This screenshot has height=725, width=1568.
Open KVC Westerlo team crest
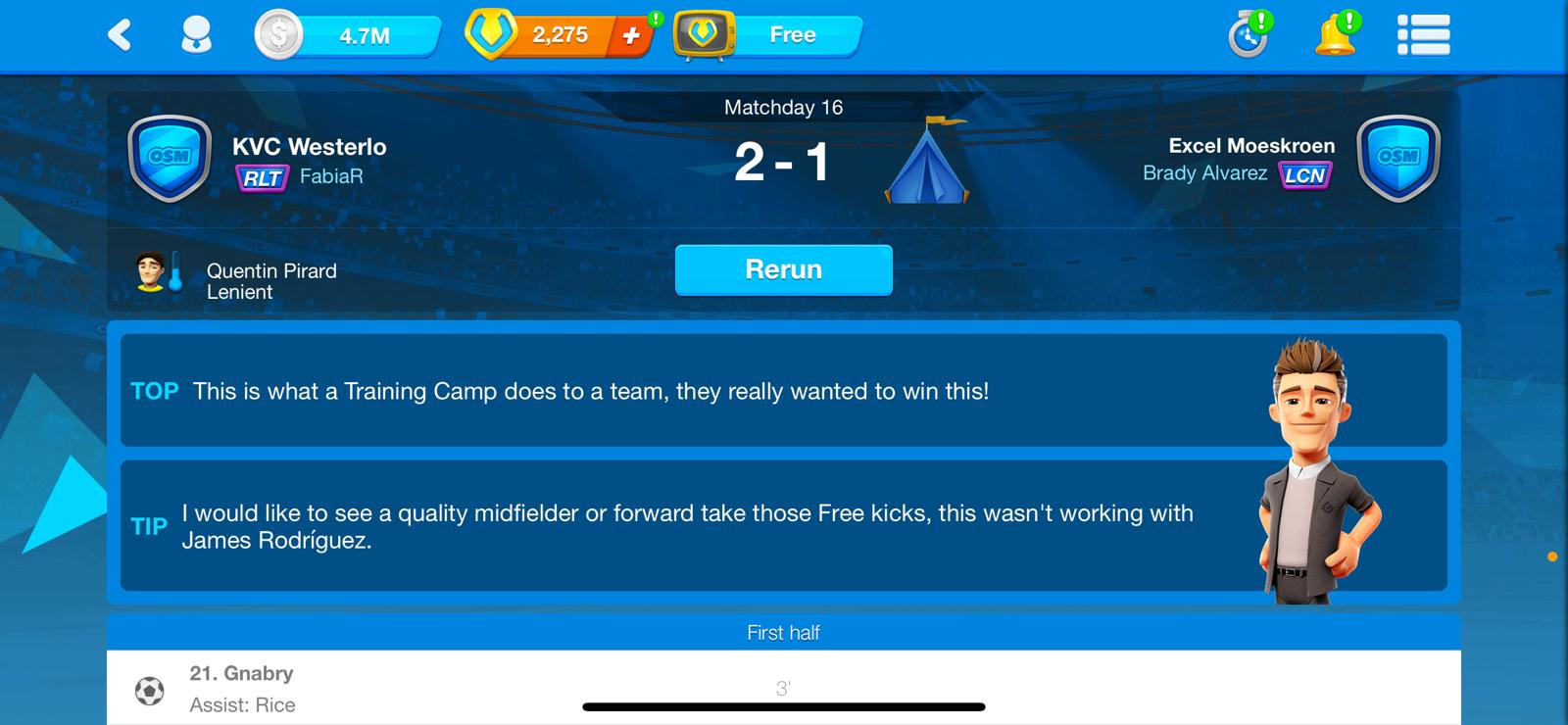tap(170, 159)
